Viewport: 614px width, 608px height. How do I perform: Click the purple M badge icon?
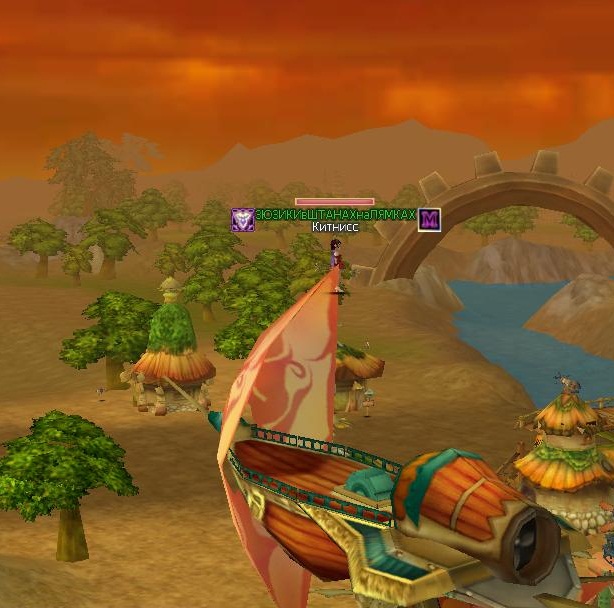430,219
